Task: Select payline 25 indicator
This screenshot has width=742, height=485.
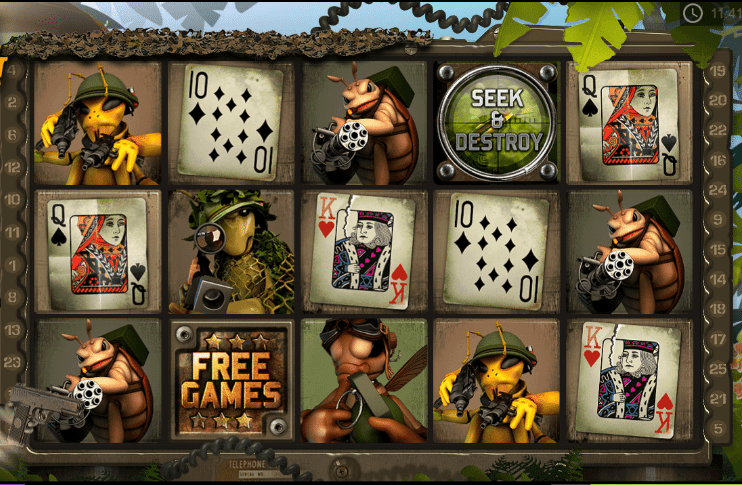Action: tap(719, 369)
